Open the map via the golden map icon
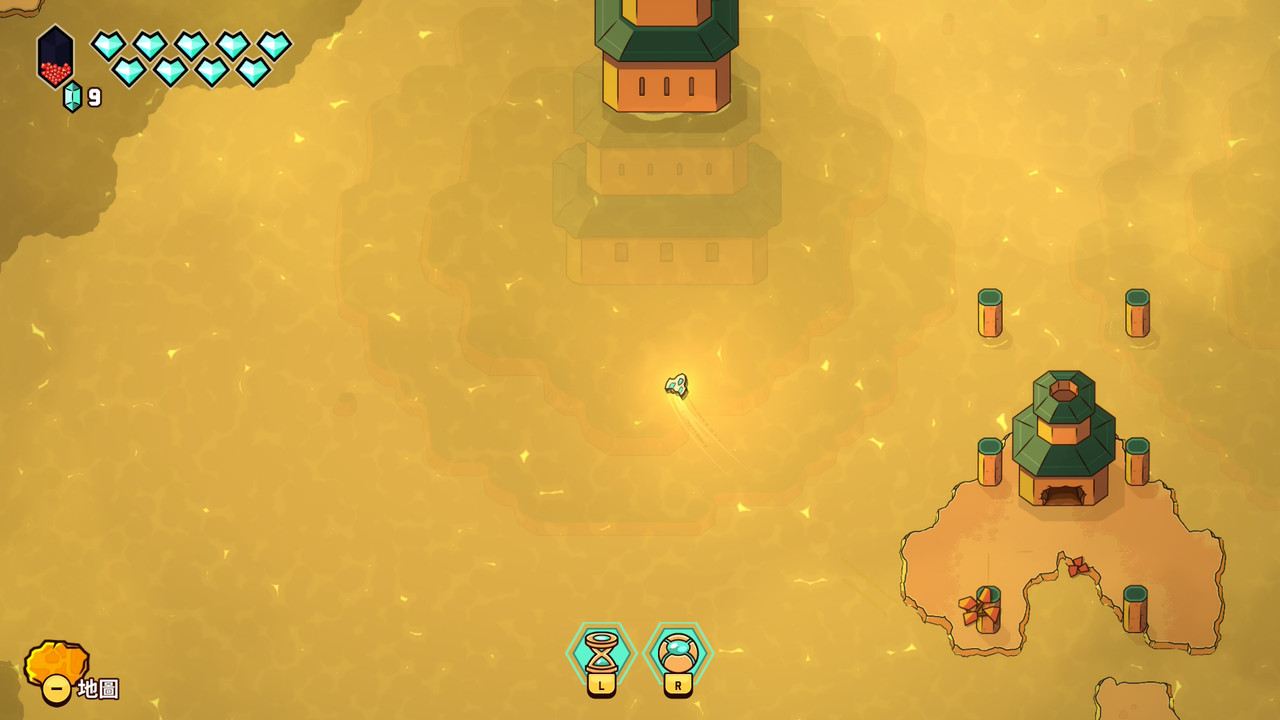The width and height of the screenshot is (1280, 720). 55,666
